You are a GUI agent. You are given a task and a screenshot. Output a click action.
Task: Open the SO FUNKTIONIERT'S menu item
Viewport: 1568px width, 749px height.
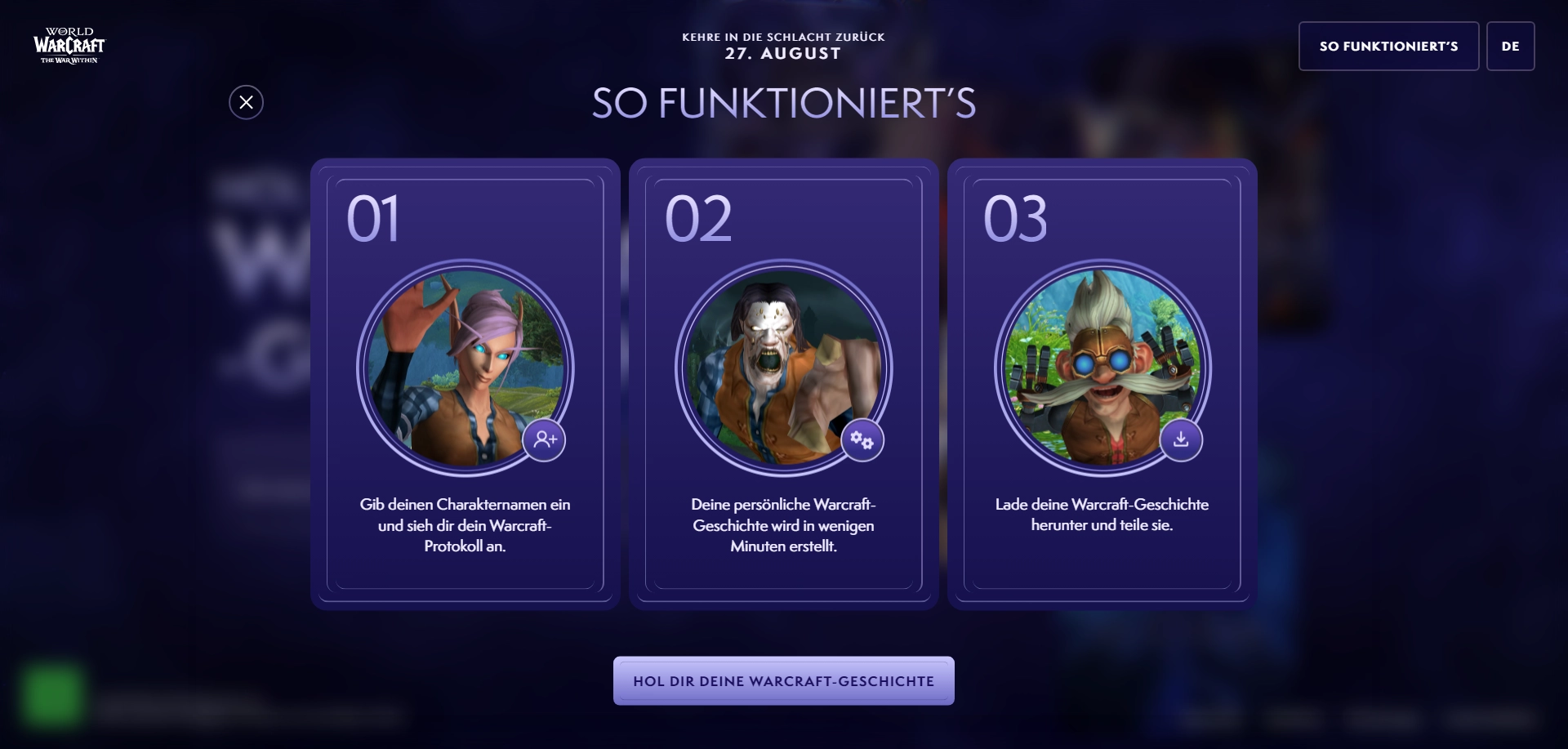[x=1388, y=46]
